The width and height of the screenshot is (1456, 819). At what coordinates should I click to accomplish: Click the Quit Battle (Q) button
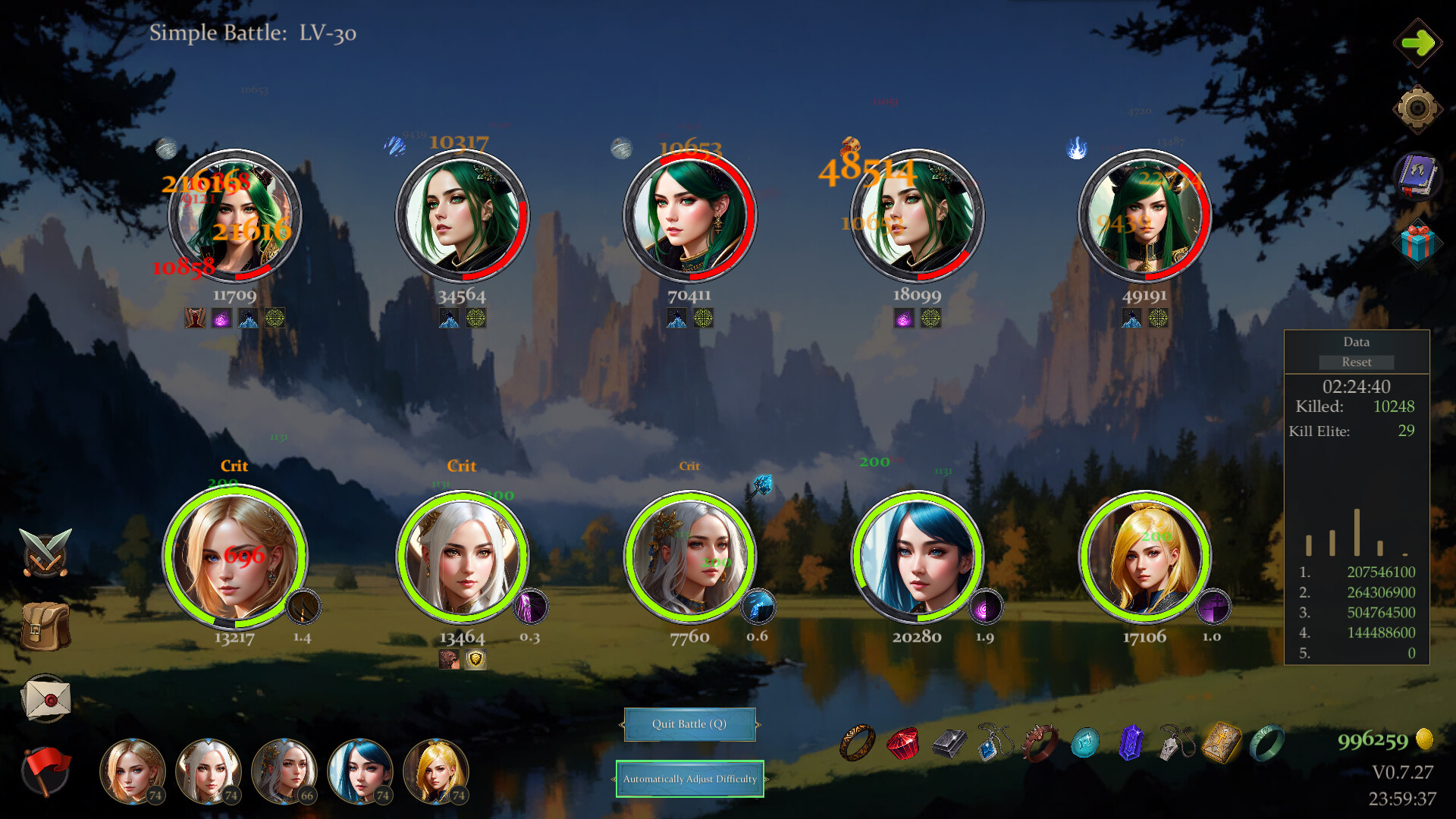coord(689,724)
